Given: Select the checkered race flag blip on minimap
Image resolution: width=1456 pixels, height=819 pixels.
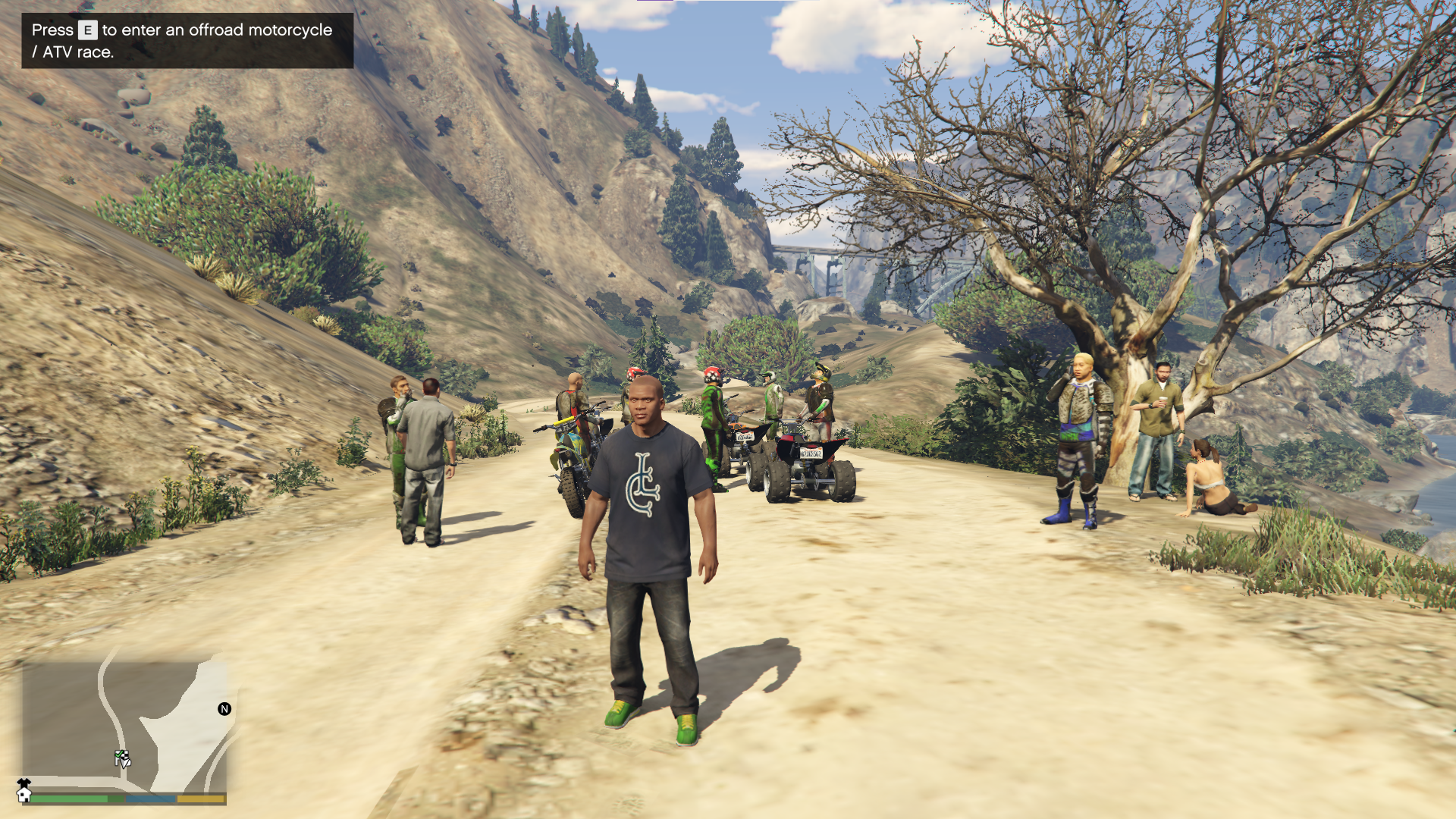Looking at the screenshot, I should coord(124,756).
